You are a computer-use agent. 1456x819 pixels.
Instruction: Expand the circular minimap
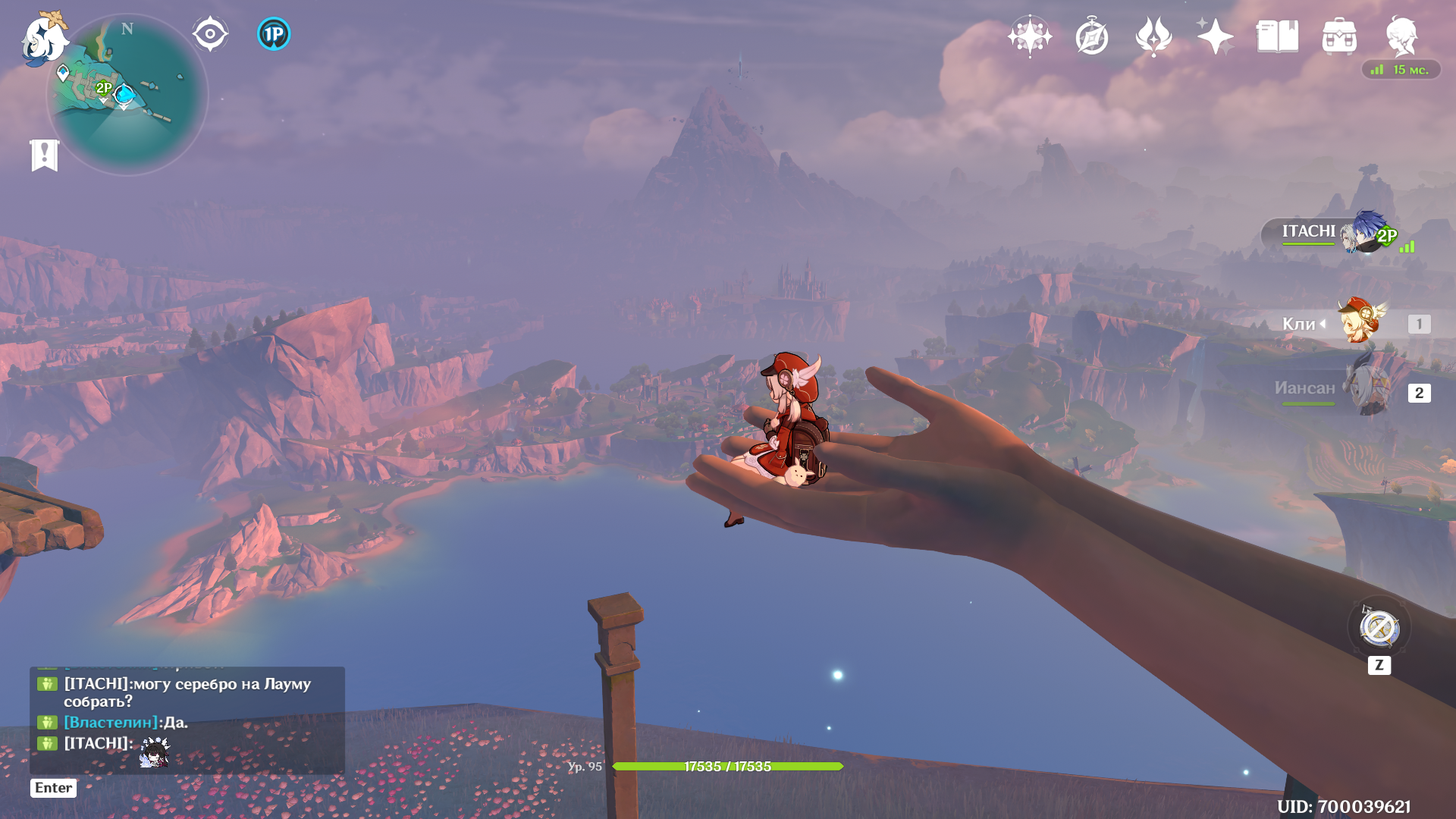pos(127,96)
